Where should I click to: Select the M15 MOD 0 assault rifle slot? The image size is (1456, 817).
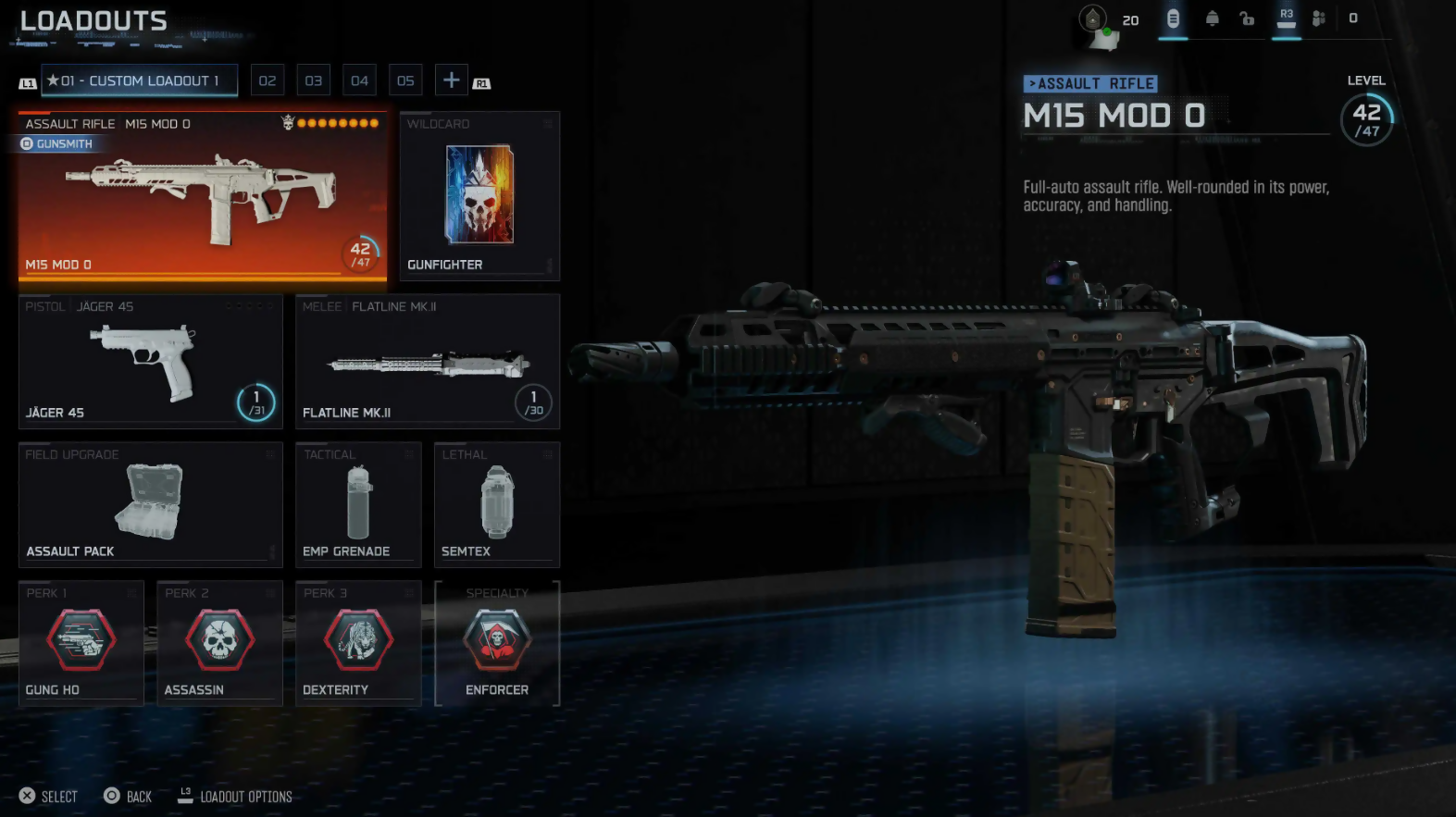tap(202, 196)
